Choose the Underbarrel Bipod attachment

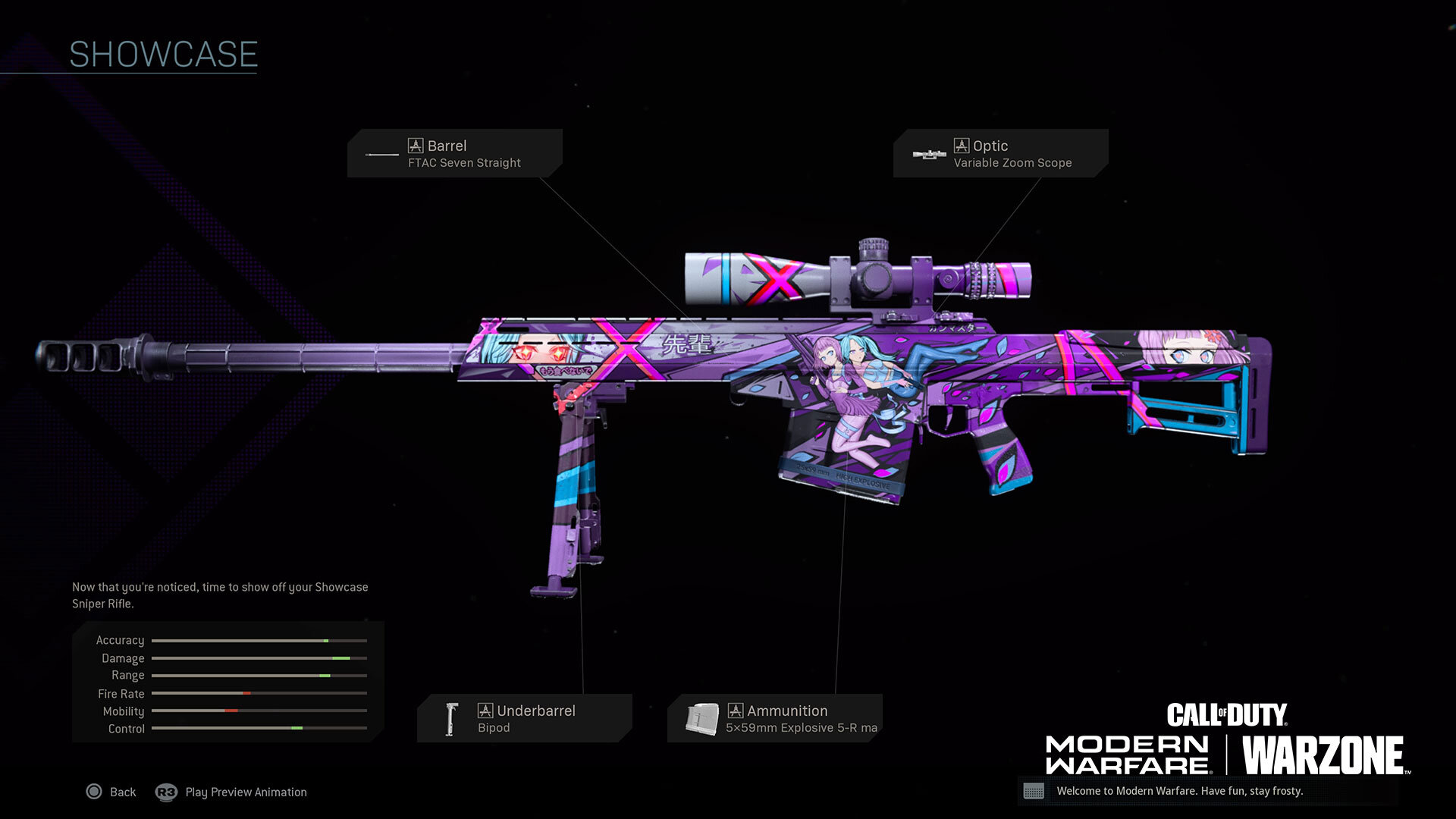pos(524,718)
